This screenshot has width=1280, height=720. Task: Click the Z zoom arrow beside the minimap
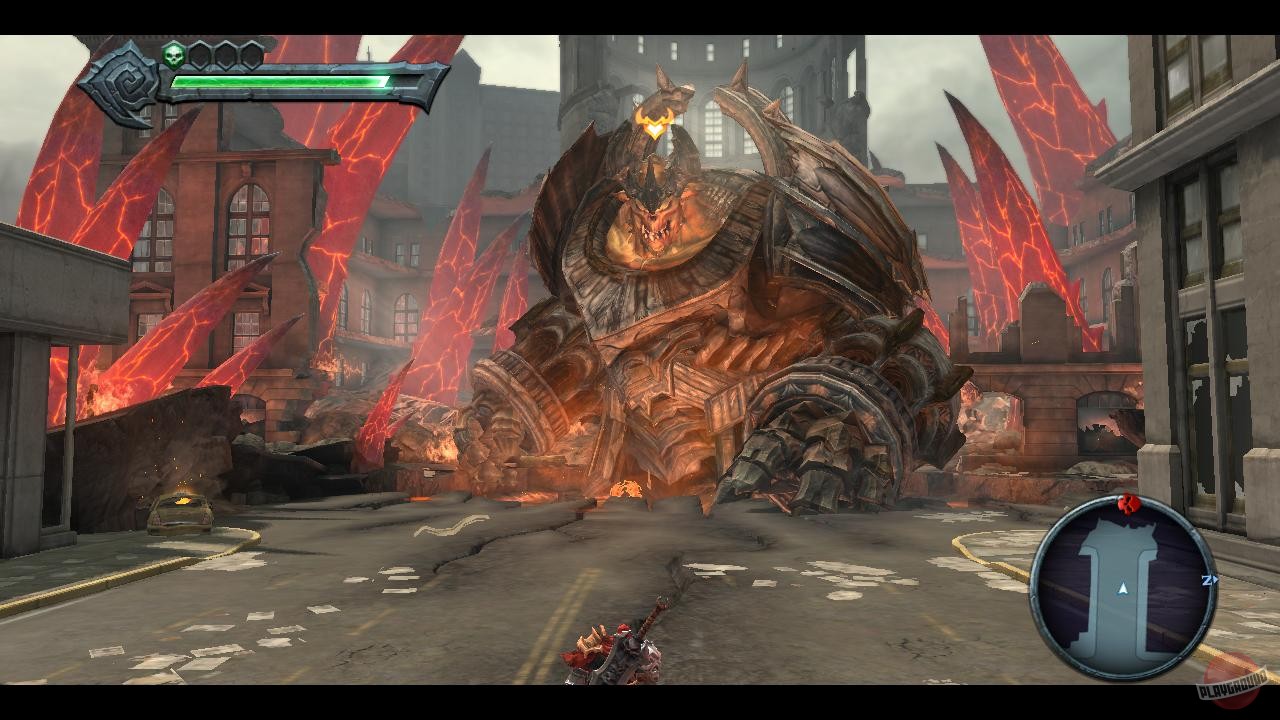click(x=1210, y=580)
